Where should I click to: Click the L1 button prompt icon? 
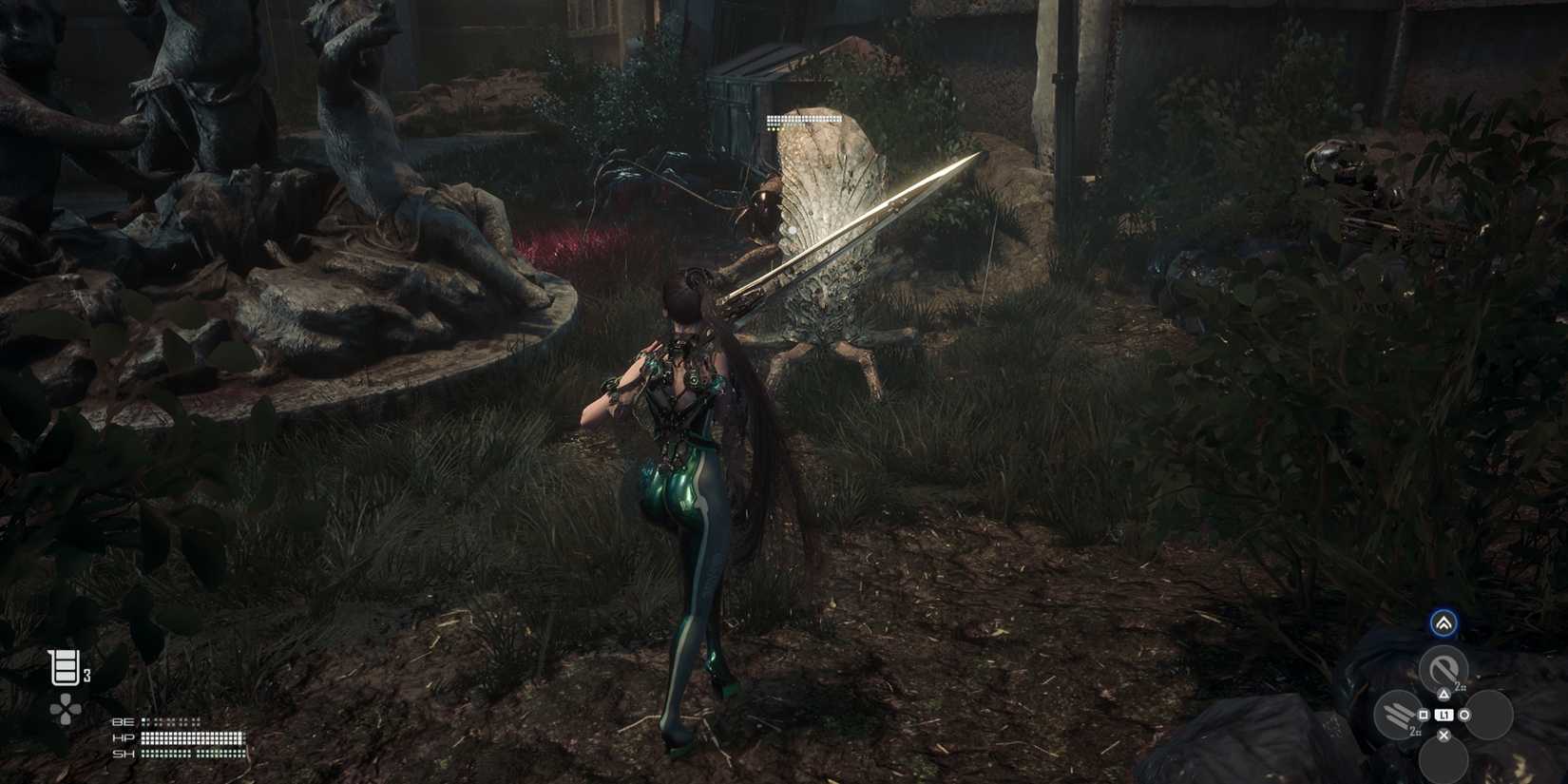coord(1444,715)
